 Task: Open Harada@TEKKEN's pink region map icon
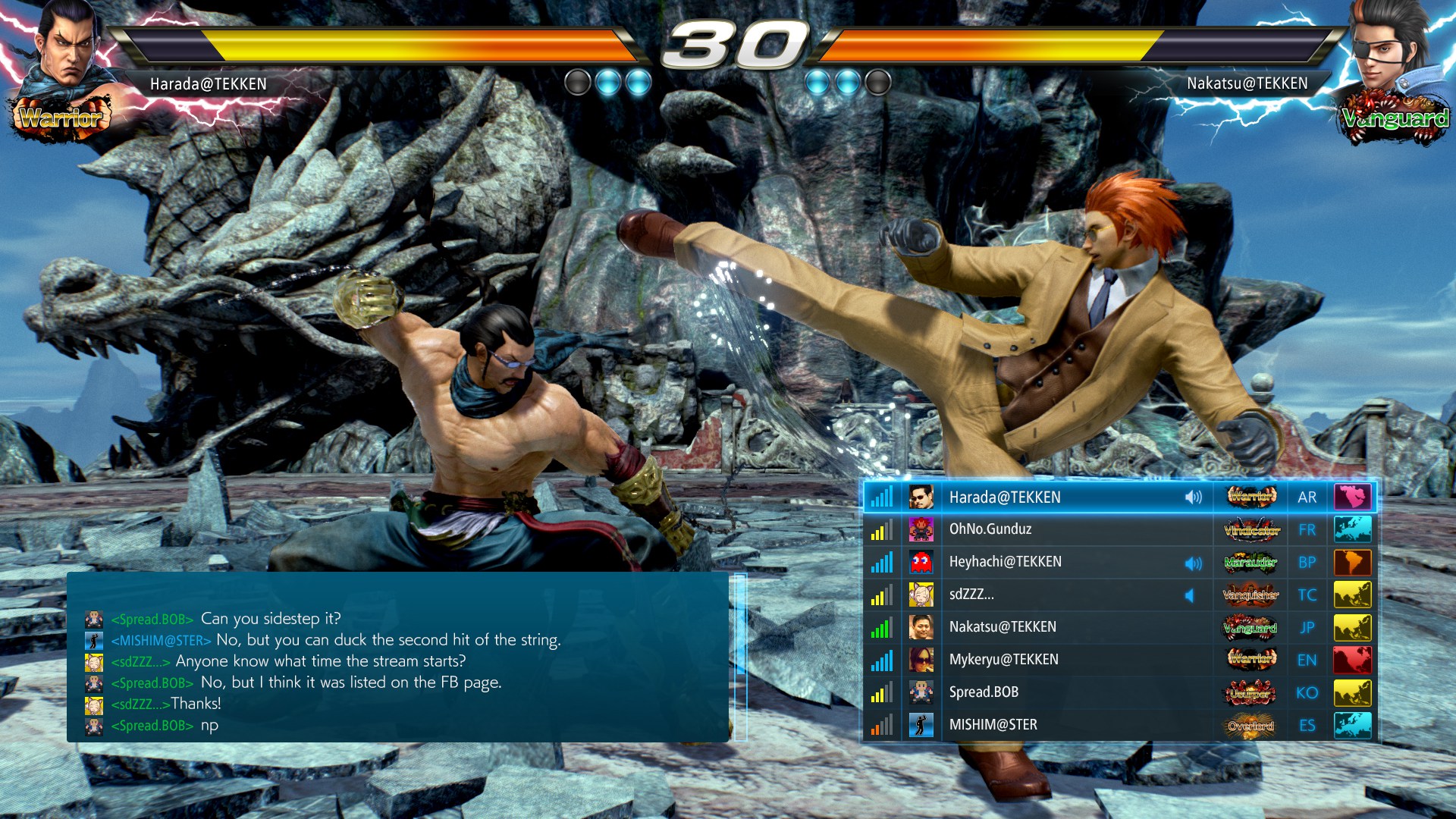coord(1353,497)
